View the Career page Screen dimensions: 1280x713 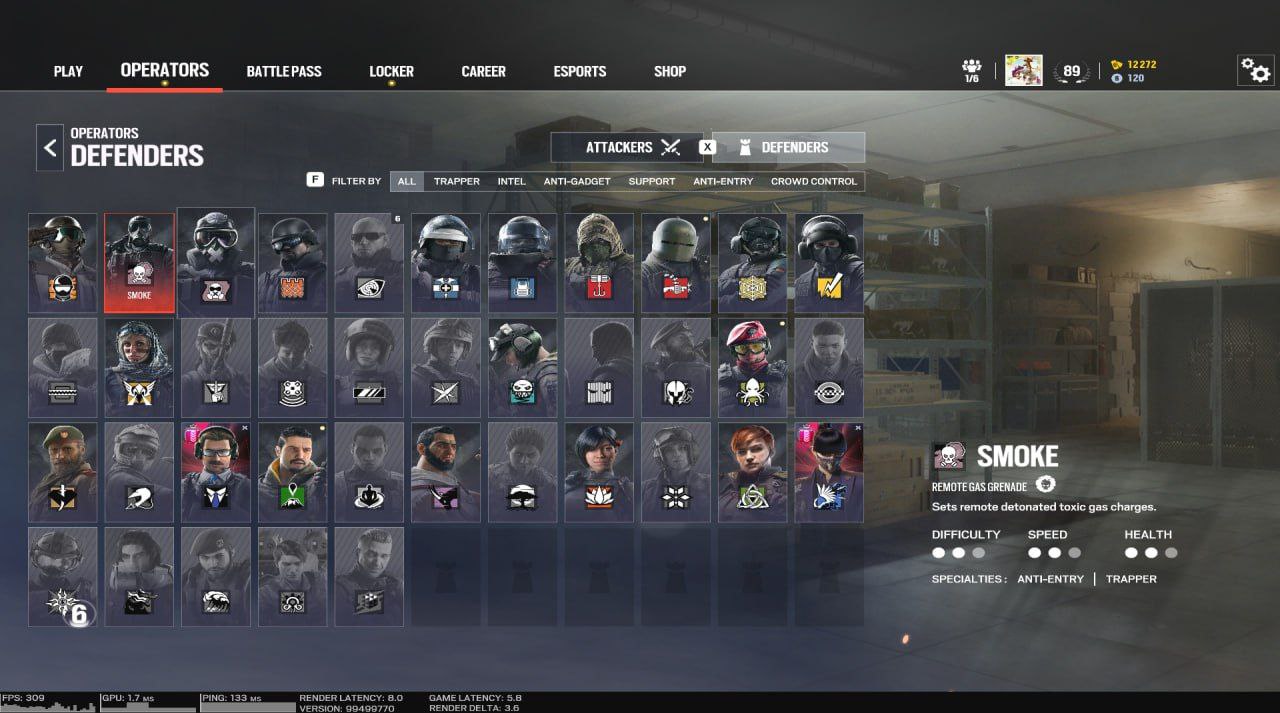point(483,72)
